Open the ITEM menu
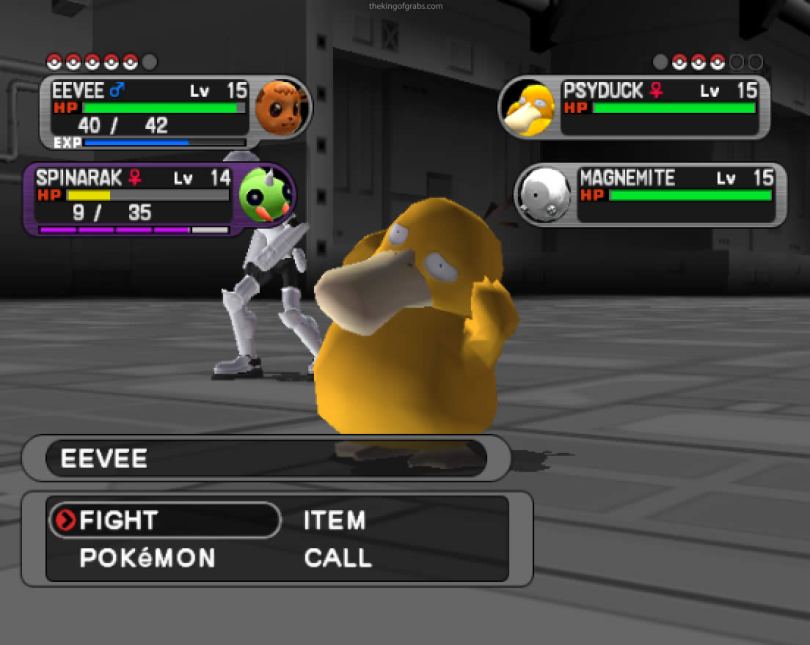810x645 pixels. coord(334,520)
